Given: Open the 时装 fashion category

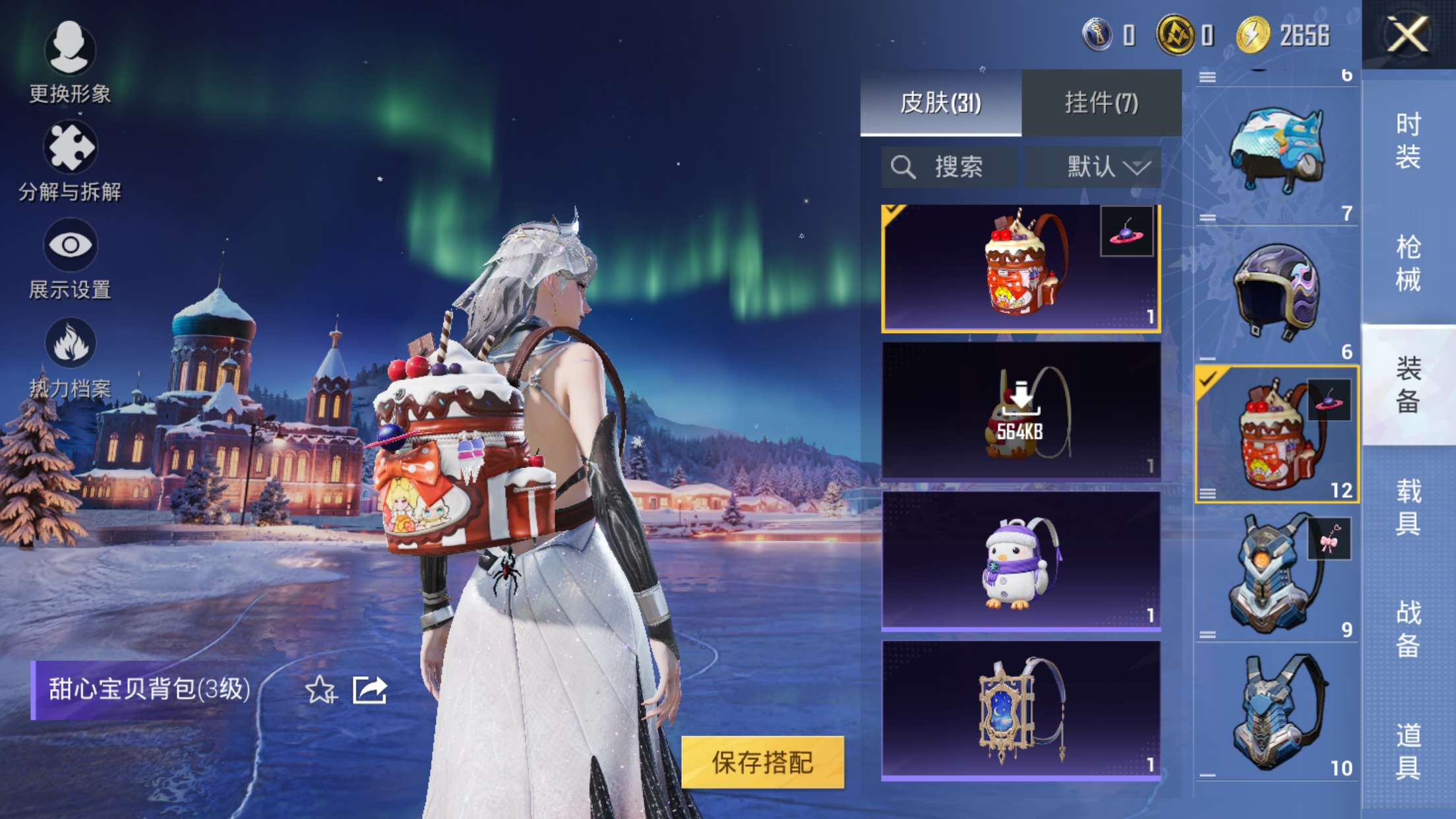Looking at the screenshot, I should click(1408, 140).
